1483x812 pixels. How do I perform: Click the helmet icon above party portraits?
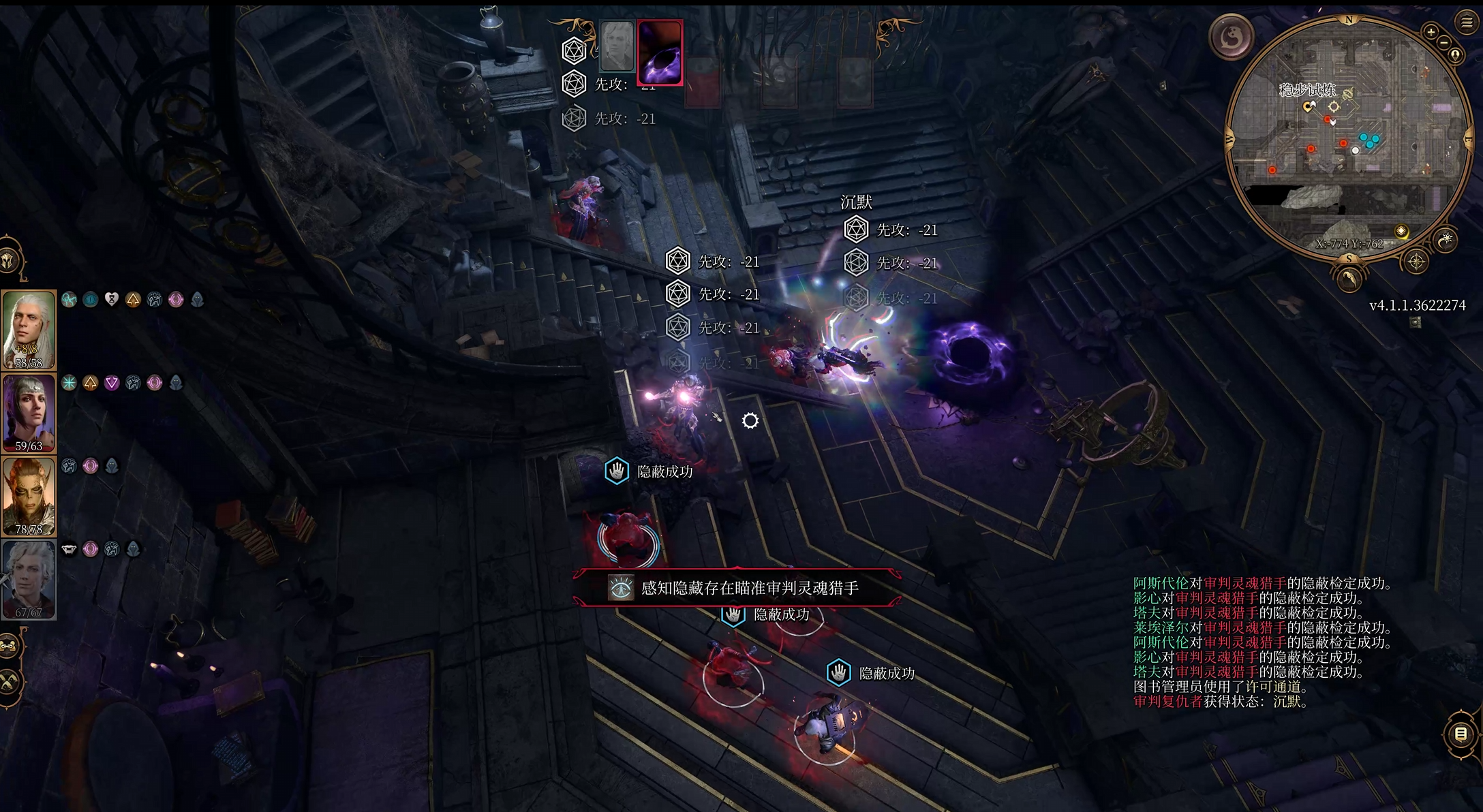[10, 260]
